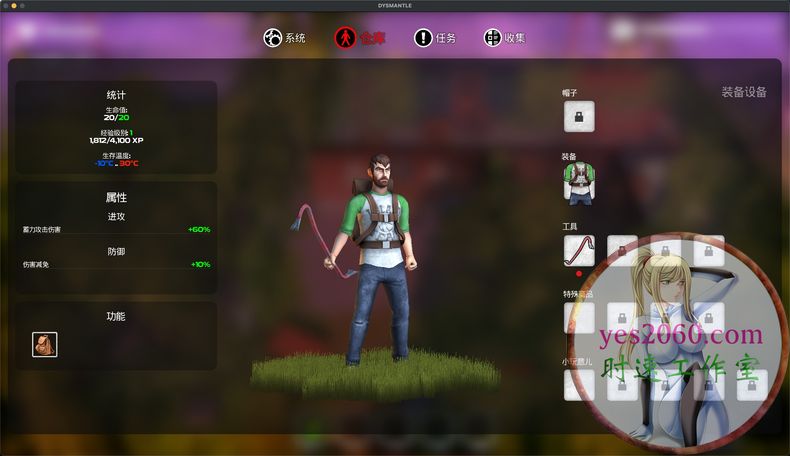790x456 pixels.
Task: Choose the crowbar tool slot
Action: tap(579, 251)
